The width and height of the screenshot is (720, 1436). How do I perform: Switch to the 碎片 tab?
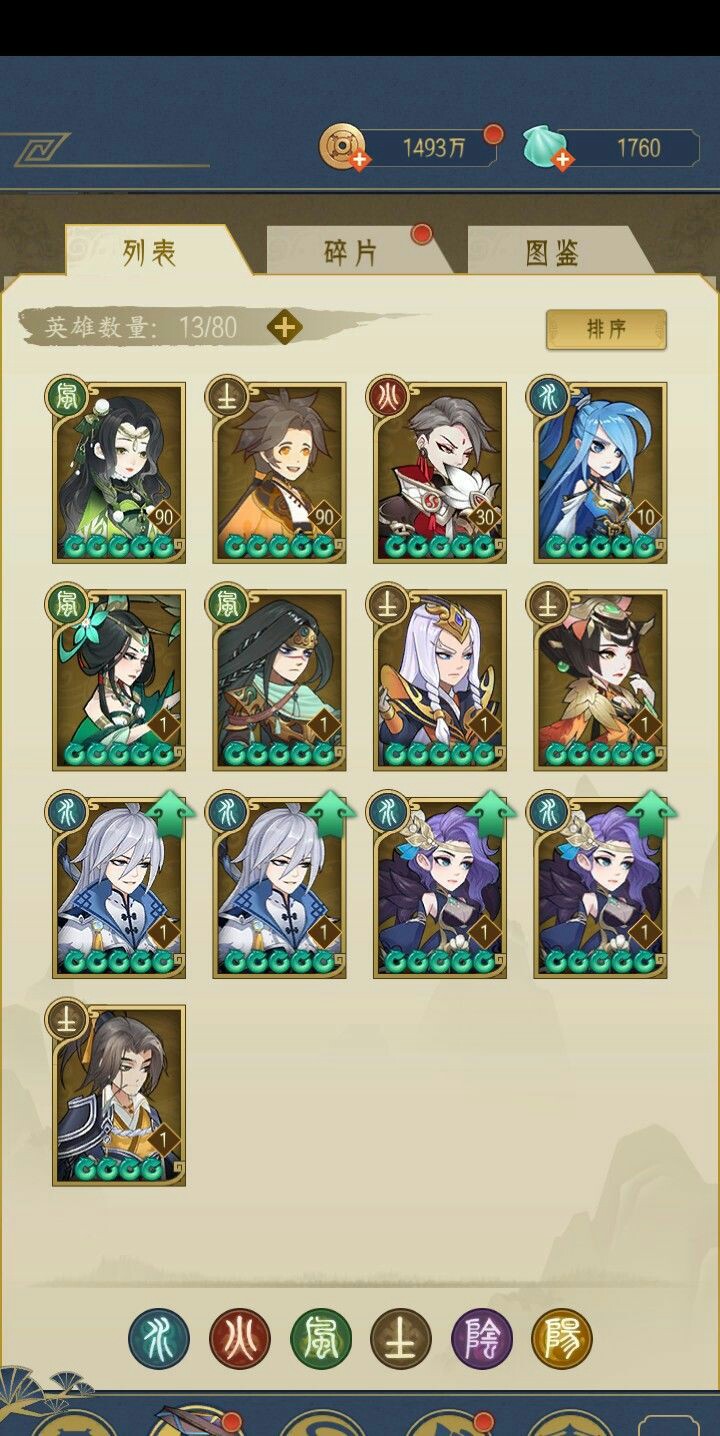[351, 252]
